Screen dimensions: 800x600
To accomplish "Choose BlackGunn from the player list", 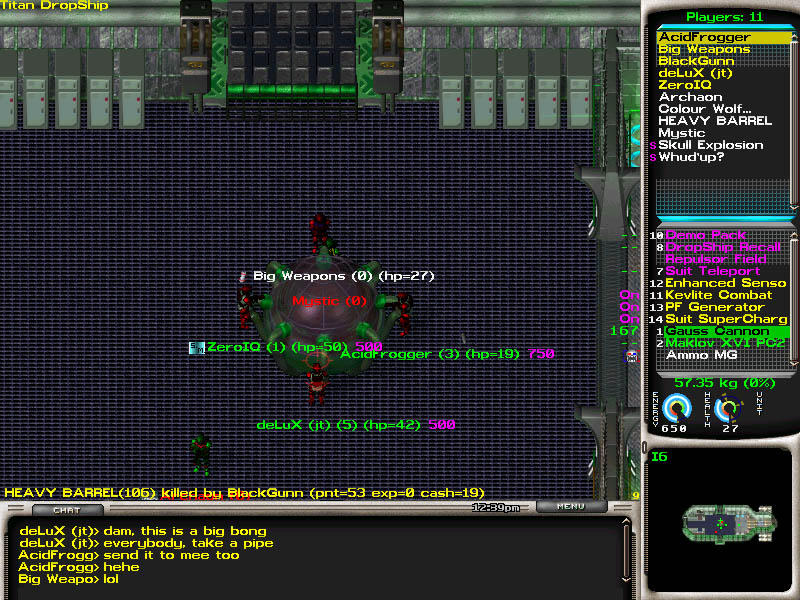I will tap(696, 61).
